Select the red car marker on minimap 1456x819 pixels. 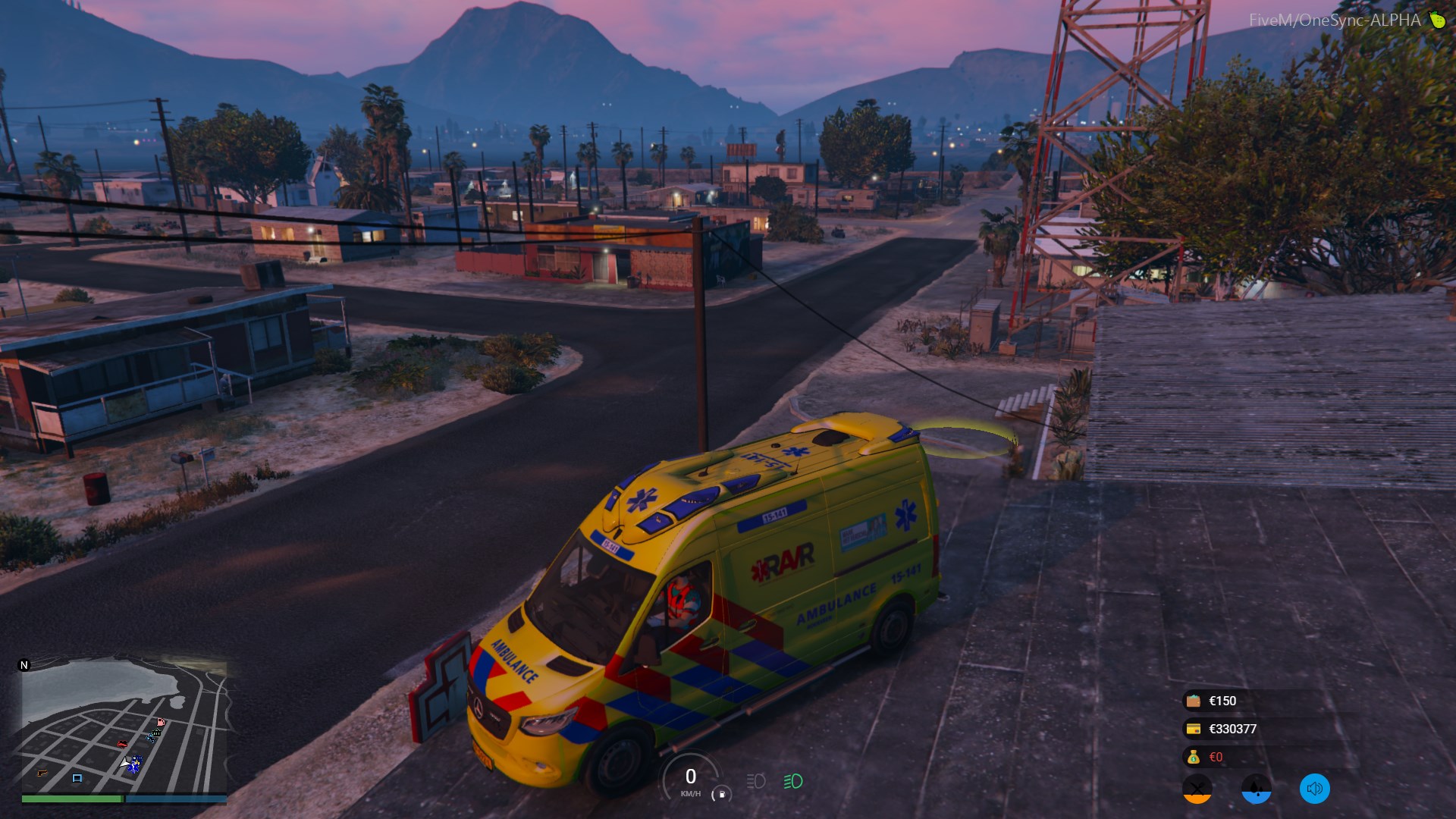(123, 744)
